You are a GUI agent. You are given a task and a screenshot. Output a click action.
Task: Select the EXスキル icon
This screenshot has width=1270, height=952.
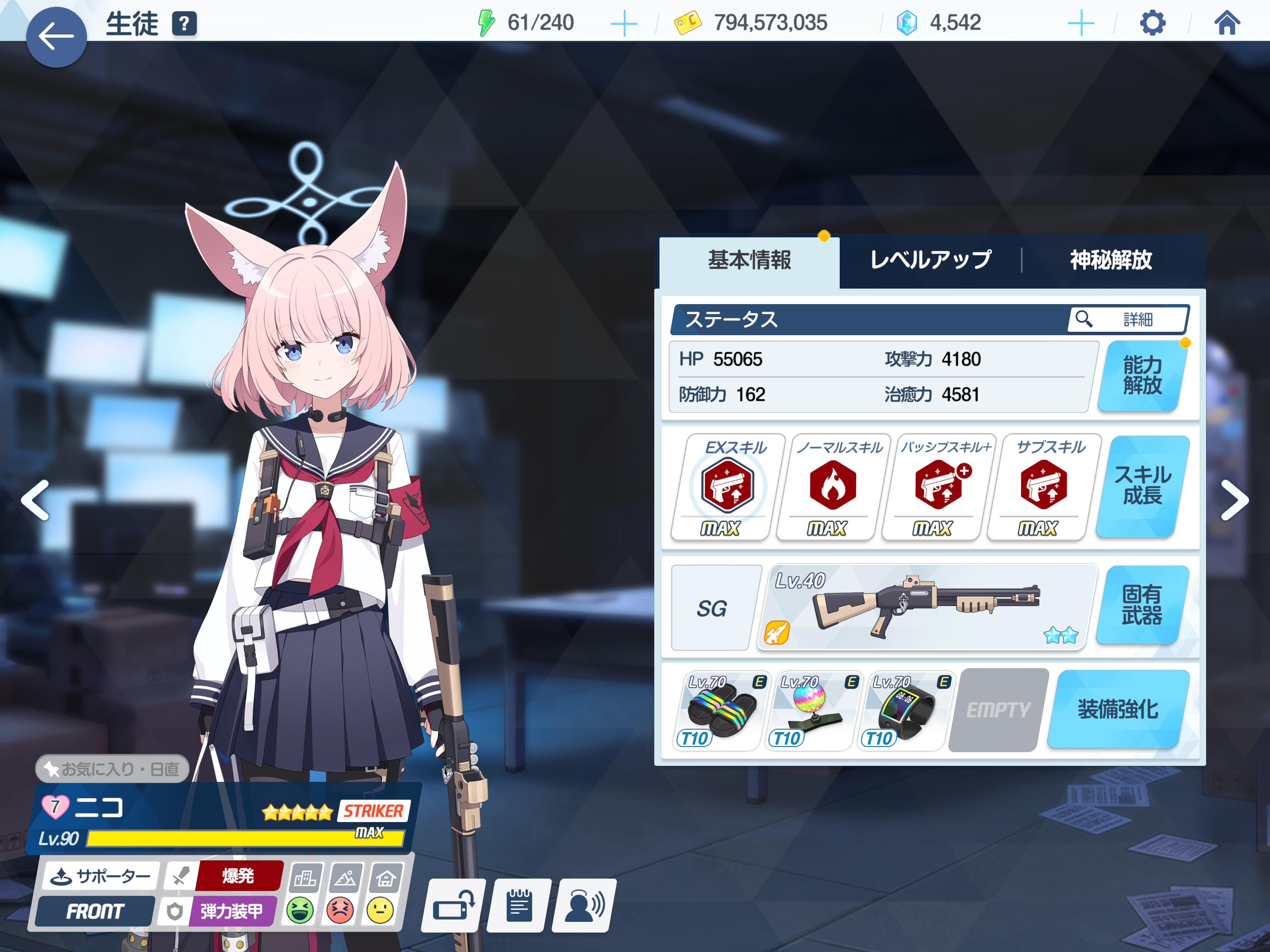[x=727, y=486]
